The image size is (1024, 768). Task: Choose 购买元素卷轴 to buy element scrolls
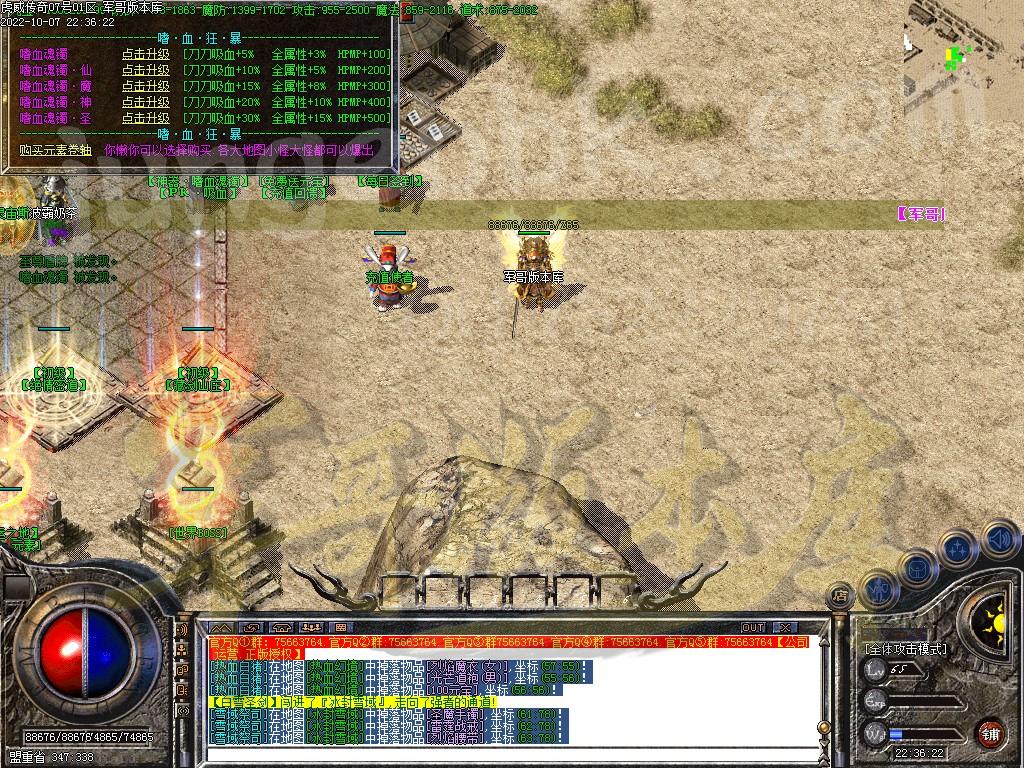coord(55,150)
